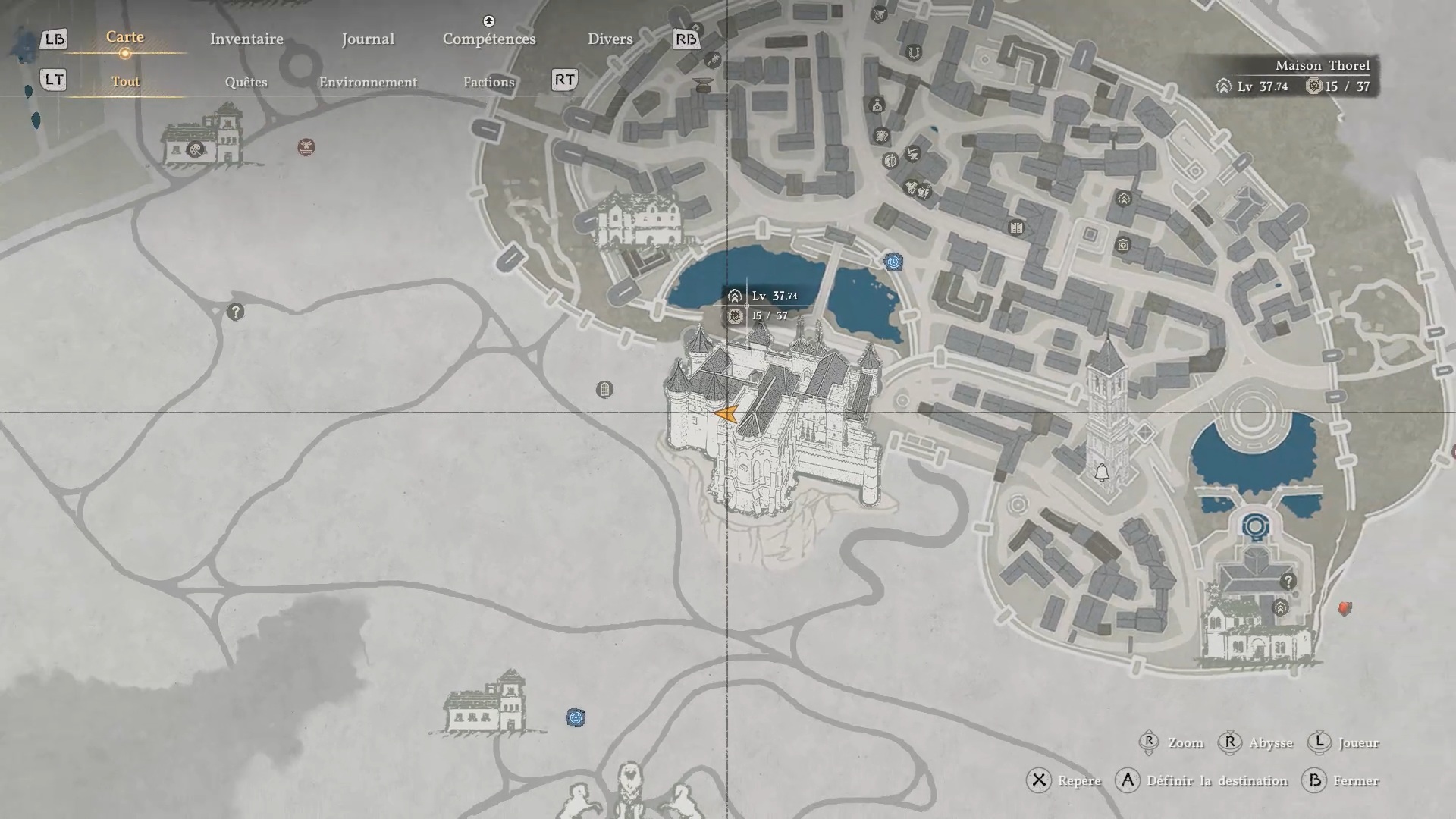This screenshot has height=819, width=1456.
Task: Choose the Environnement map filter
Action: [x=368, y=82]
